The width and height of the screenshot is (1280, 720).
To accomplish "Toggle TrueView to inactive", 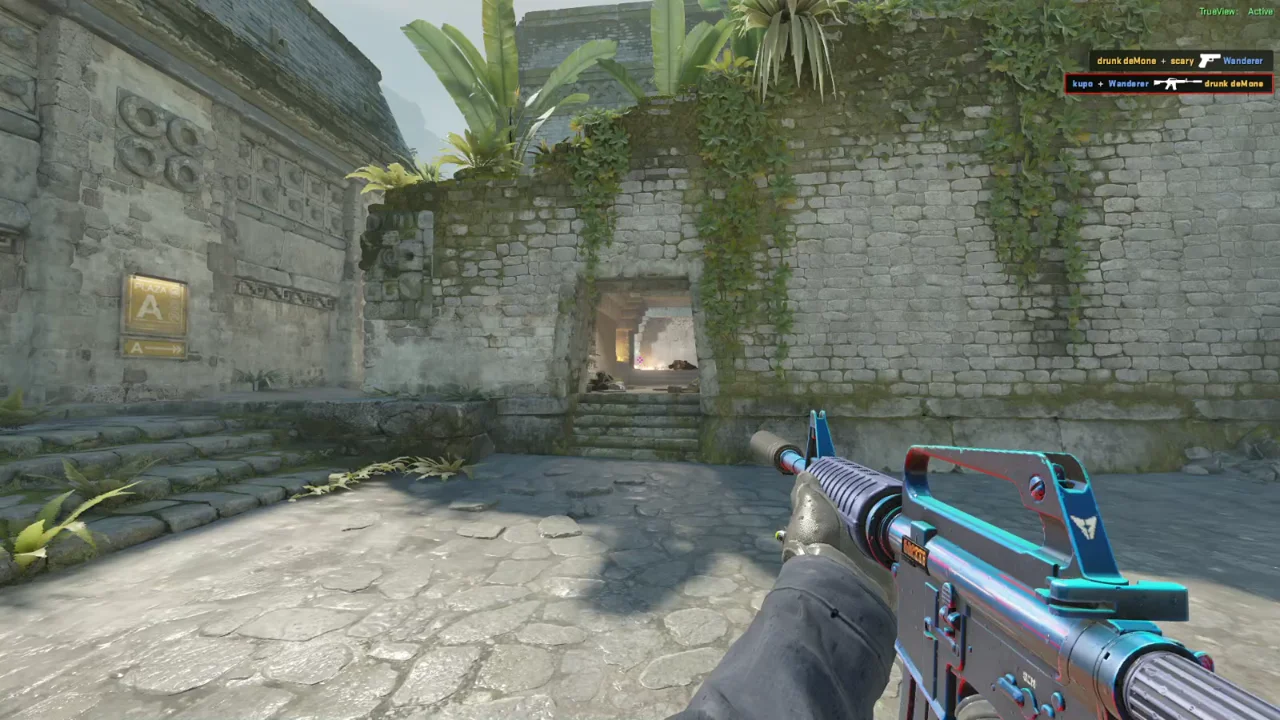I will [1219, 11].
